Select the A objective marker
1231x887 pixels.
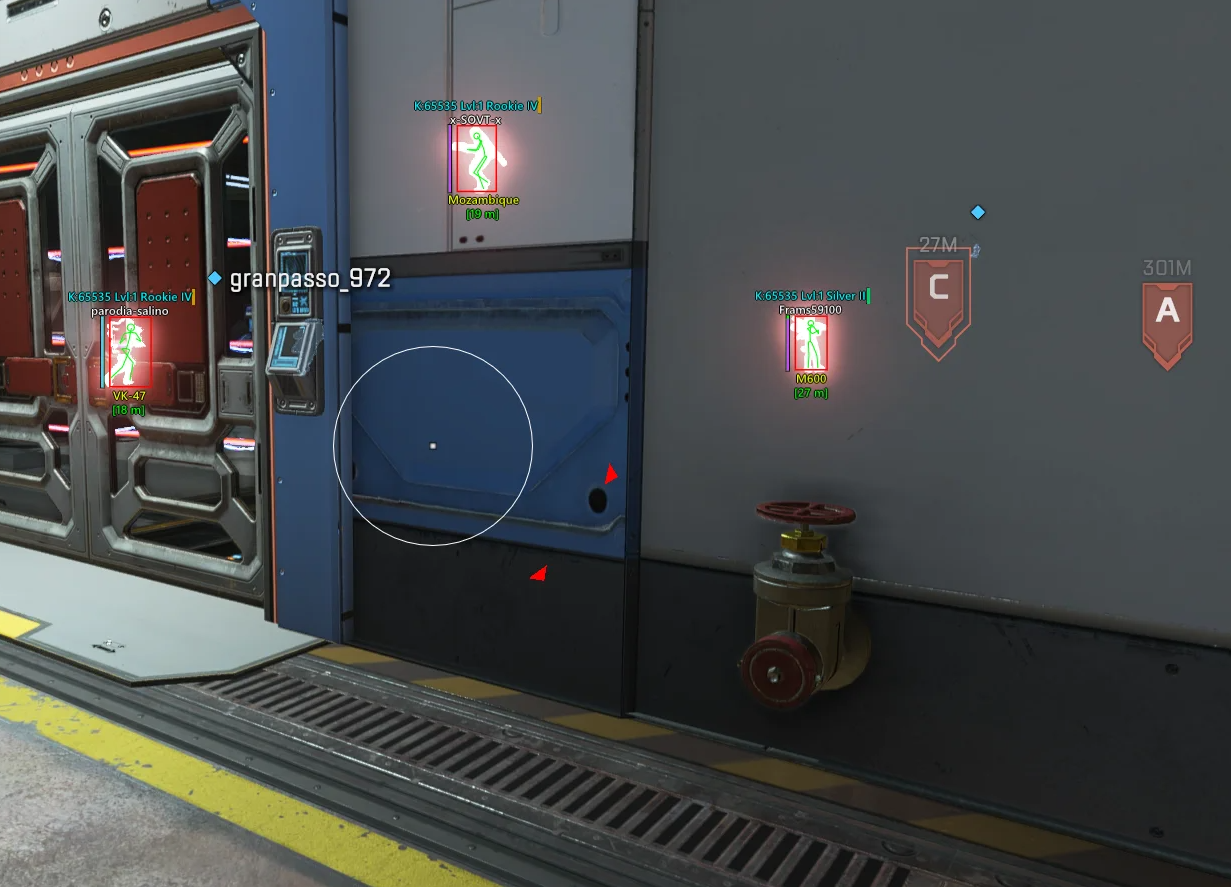click(1167, 316)
